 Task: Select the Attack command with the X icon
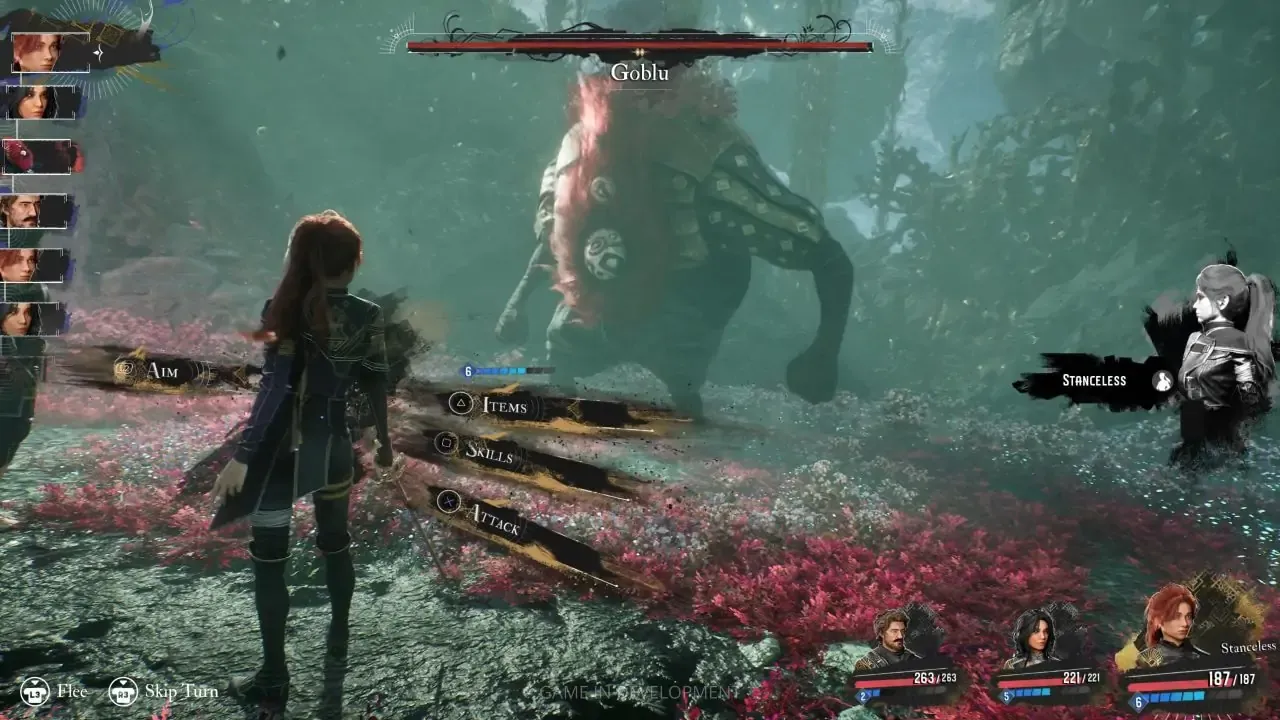[449, 500]
